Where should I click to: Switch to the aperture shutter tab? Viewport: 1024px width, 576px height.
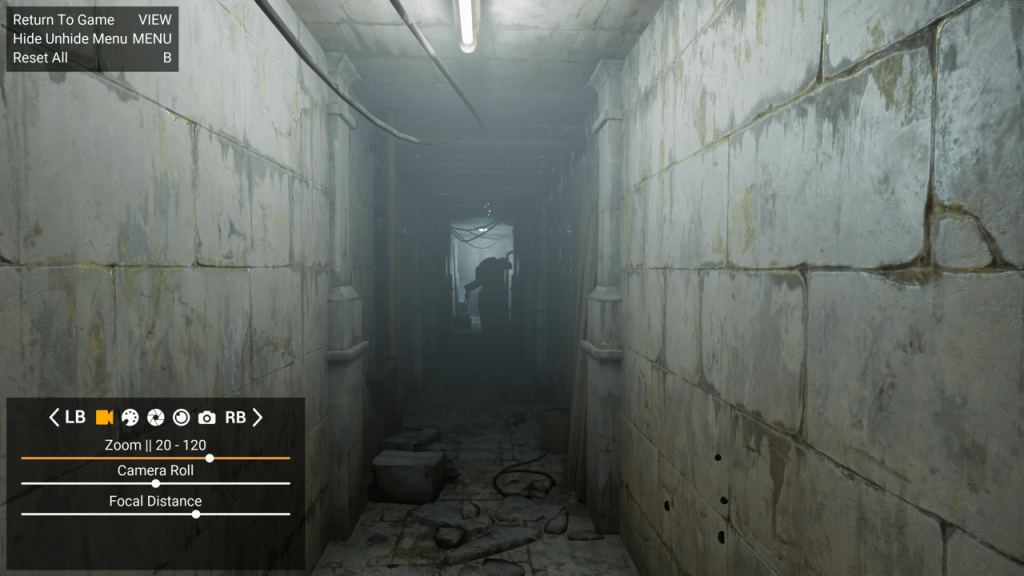click(156, 417)
